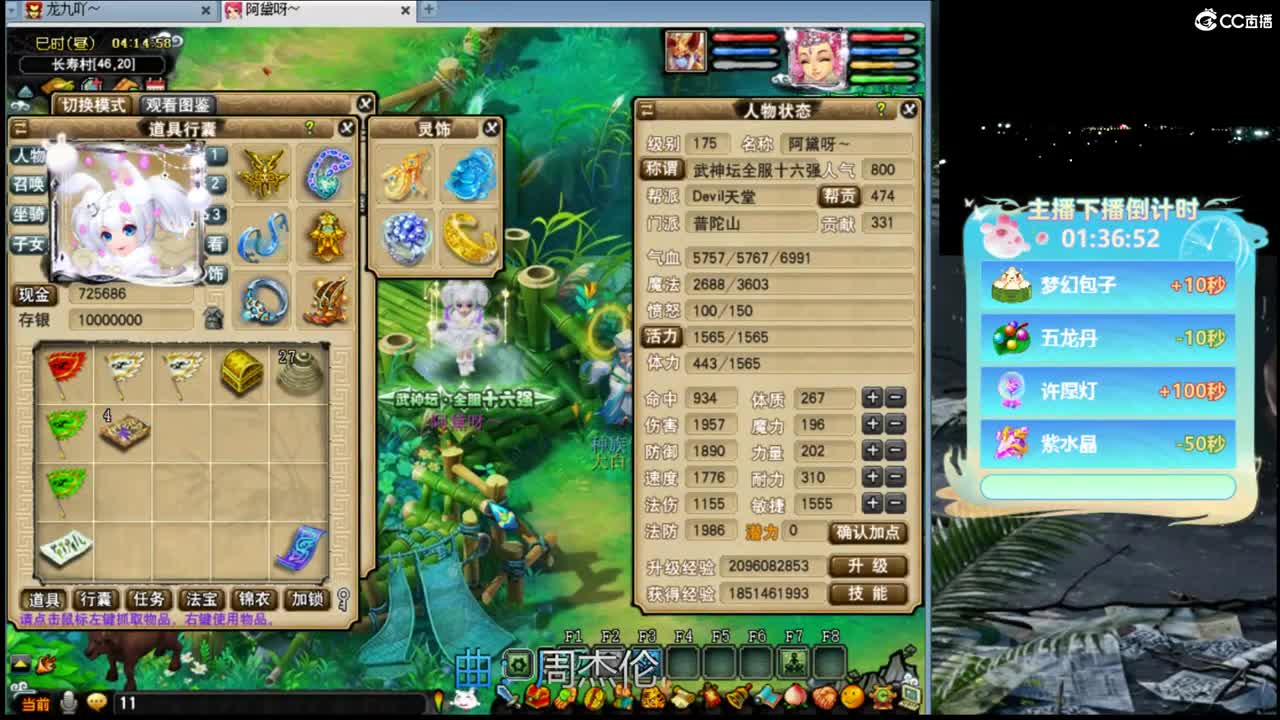Click the computer icon at the hotbar's right end
The image size is (1280, 720).
point(910,697)
